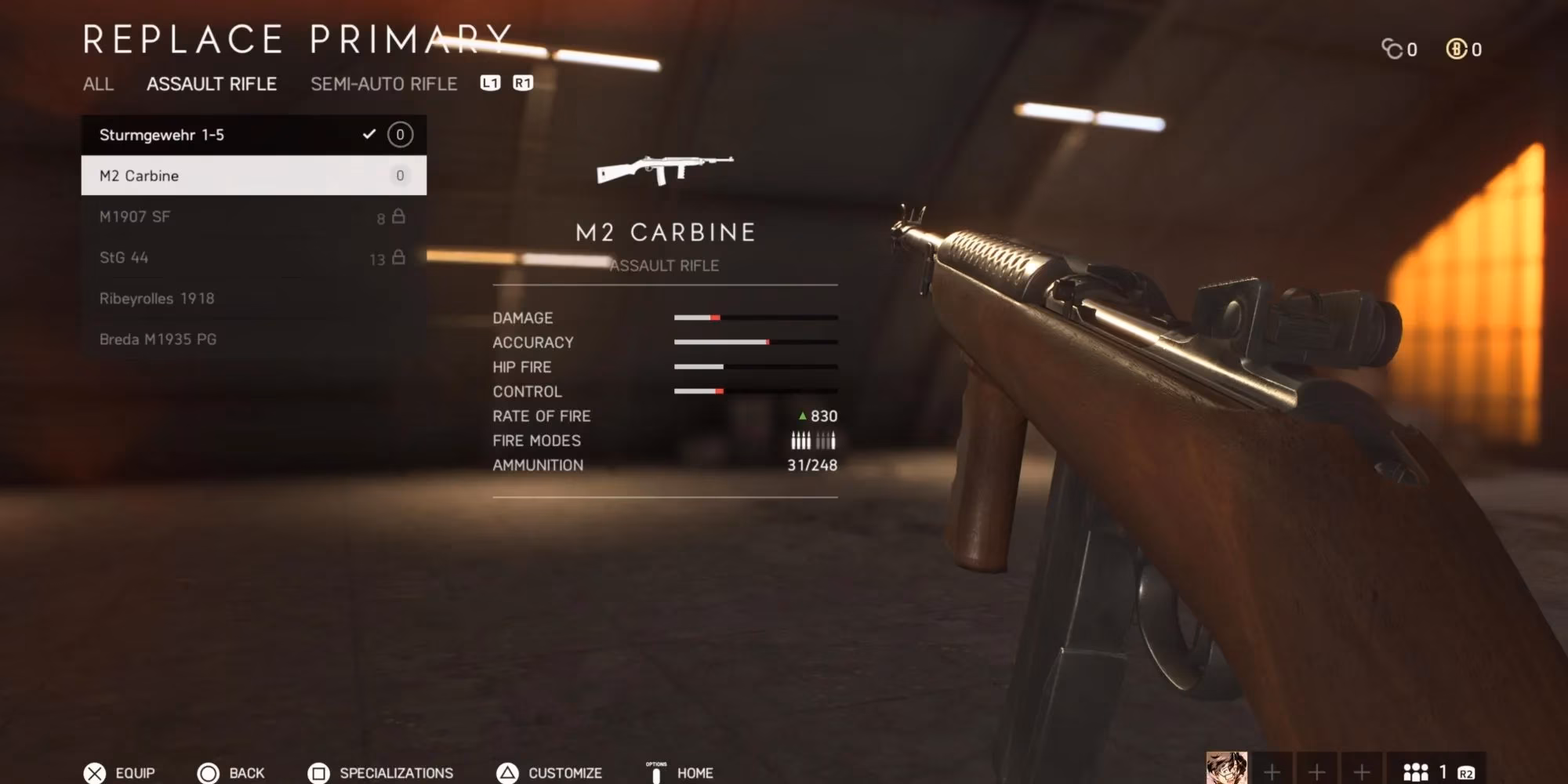Click the lock toggle on StG 44

398,257
